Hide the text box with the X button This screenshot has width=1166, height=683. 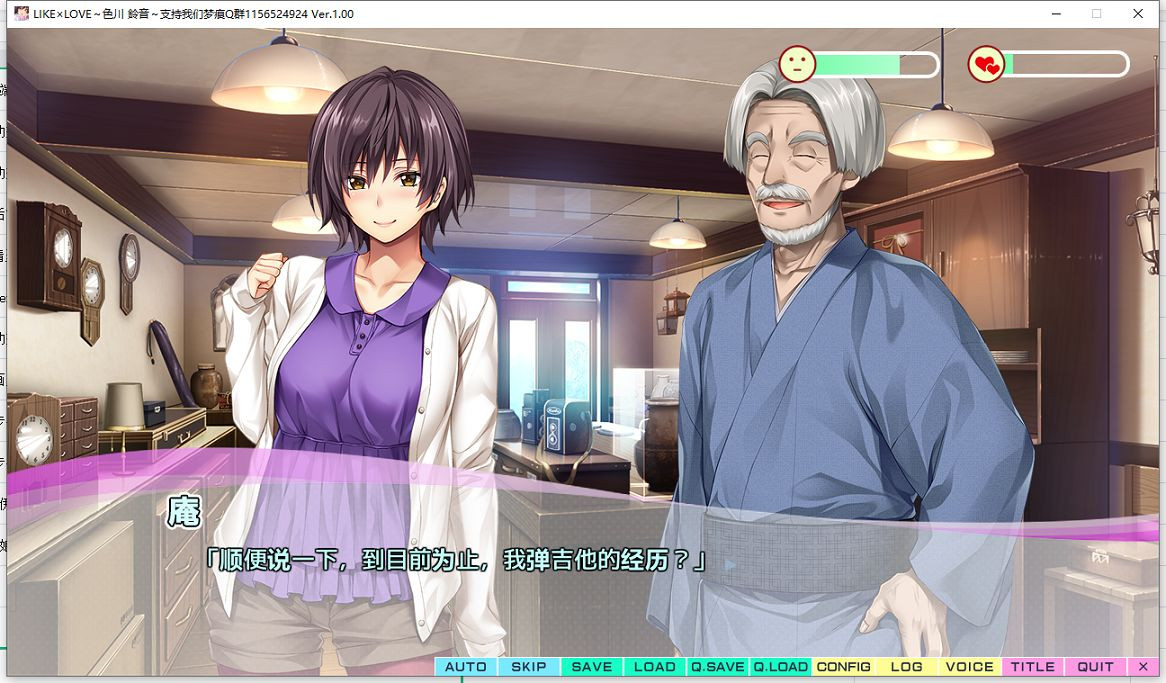coord(1144,667)
